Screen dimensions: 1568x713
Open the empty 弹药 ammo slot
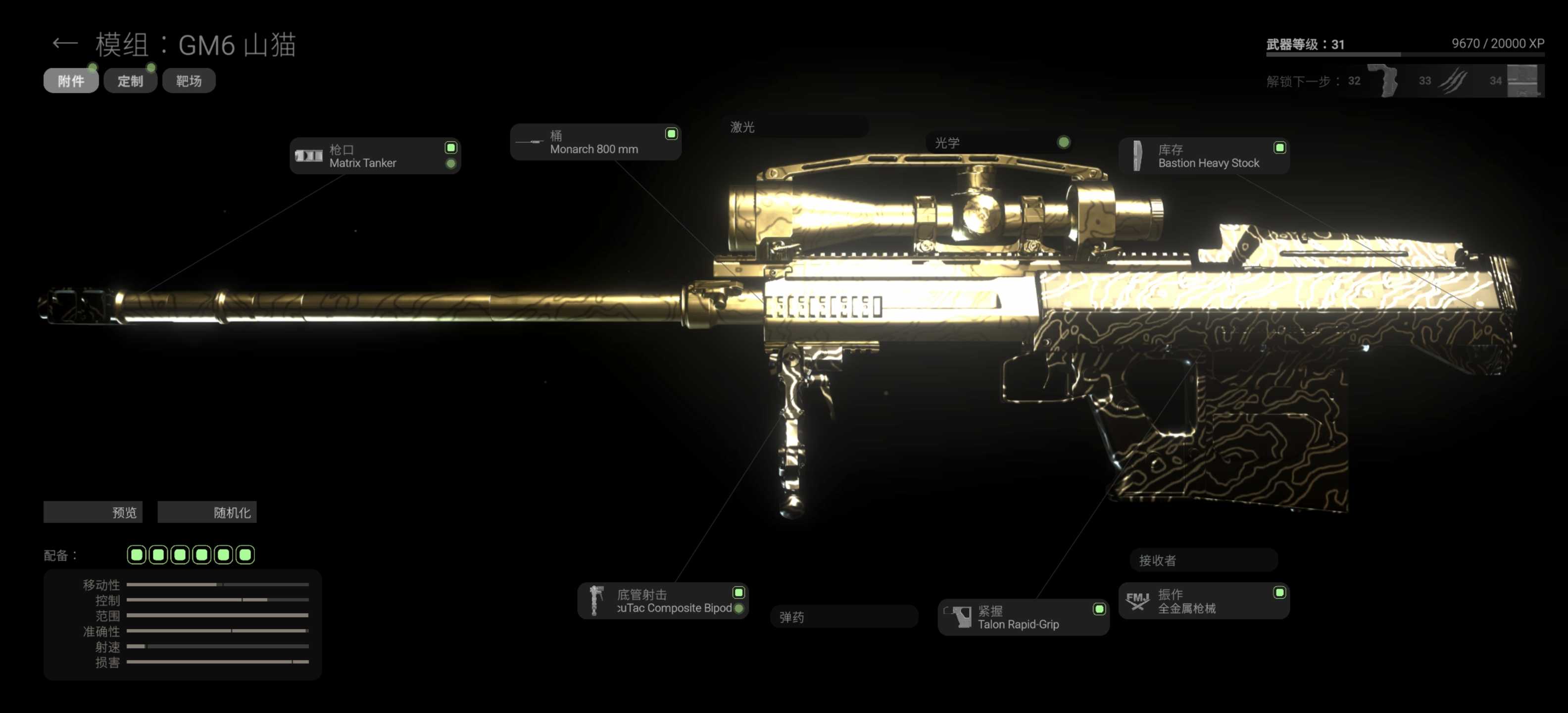(x=844, y=617)
